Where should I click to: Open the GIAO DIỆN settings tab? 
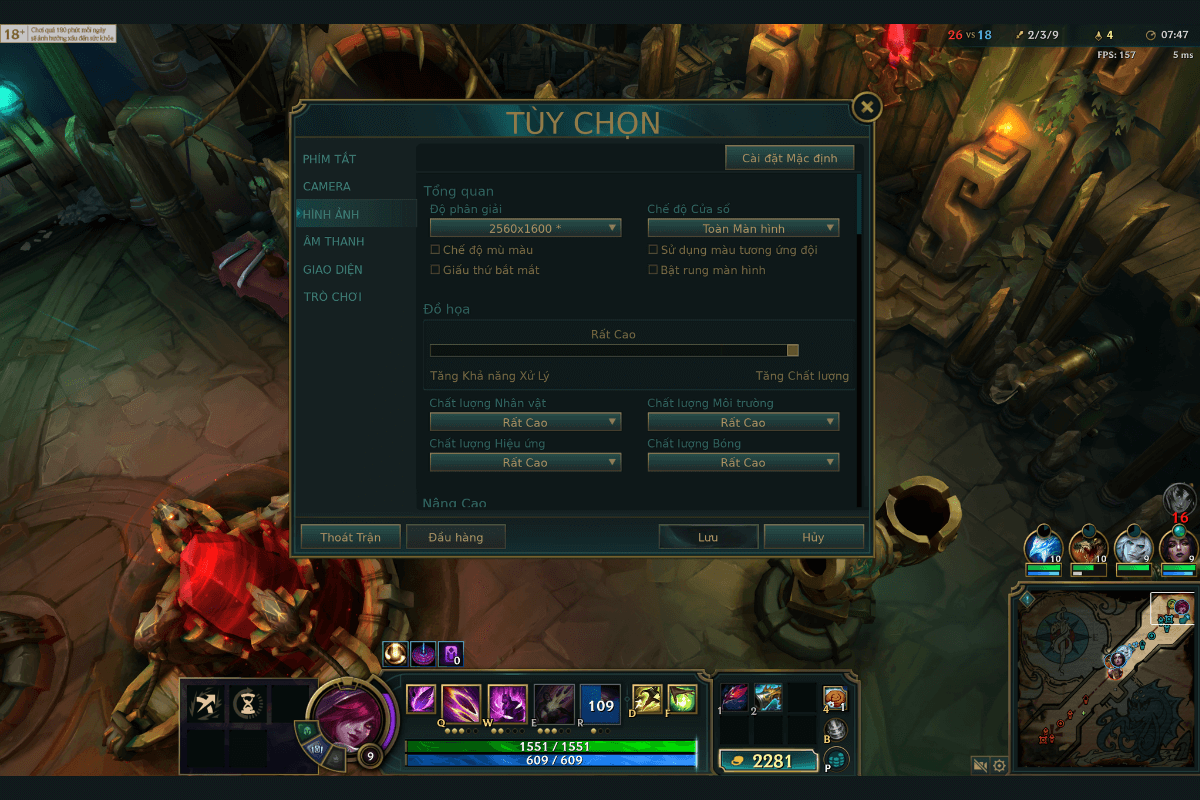[x=333, y=269]
